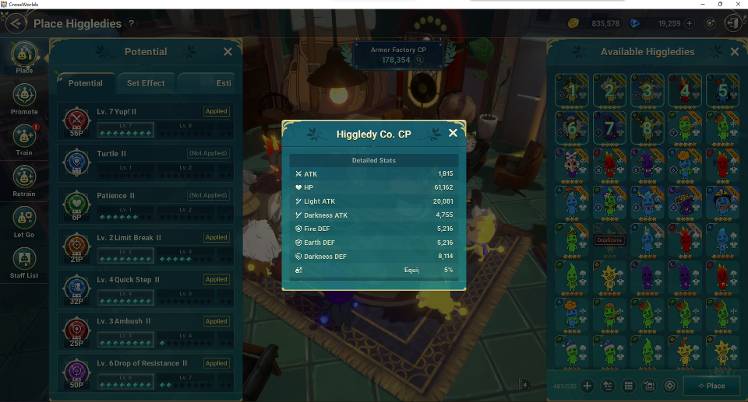The height and width of the screenshot is (402, 748).
Task: Open the Retrain menu
Action: (x=24, y=178)
